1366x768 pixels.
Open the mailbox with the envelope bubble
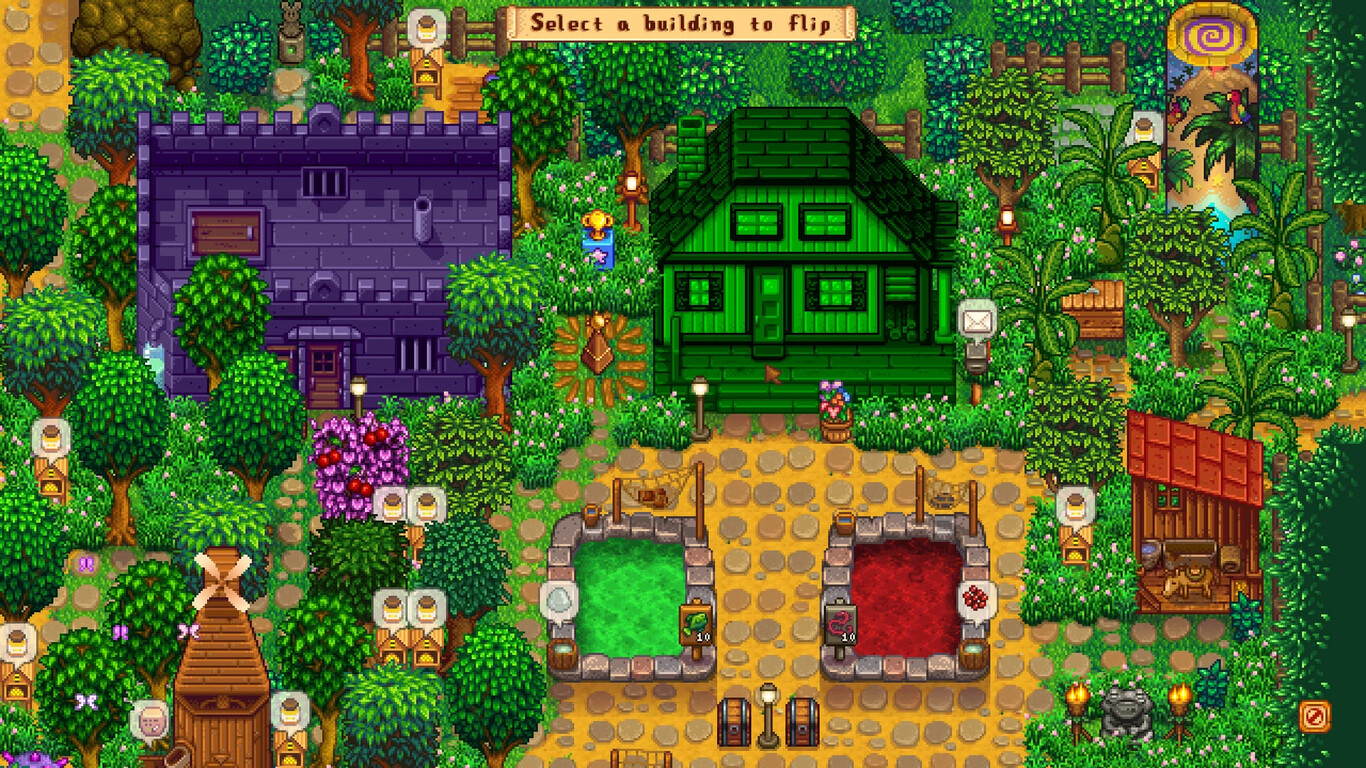pyautogui.click(x=975, y=322)
